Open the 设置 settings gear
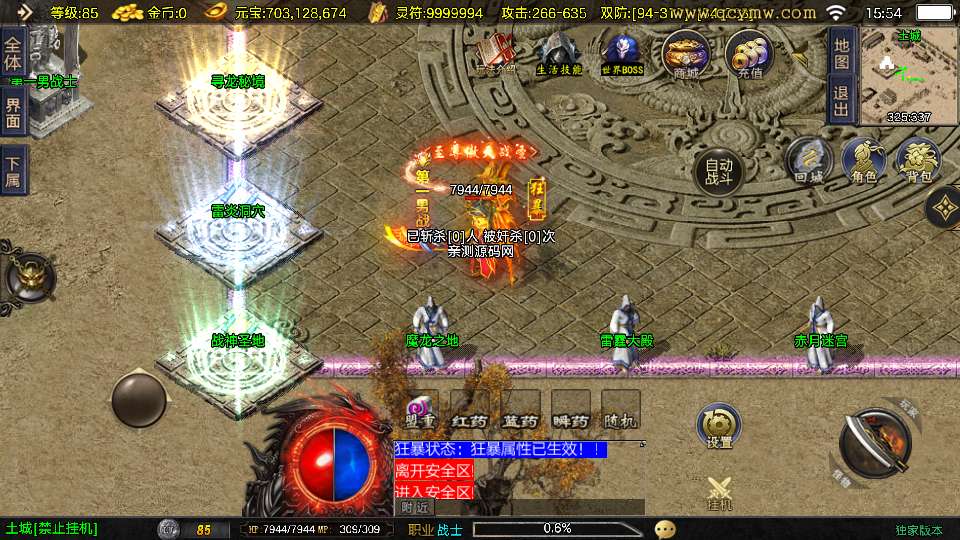960x540 pixels. [719, 425]
